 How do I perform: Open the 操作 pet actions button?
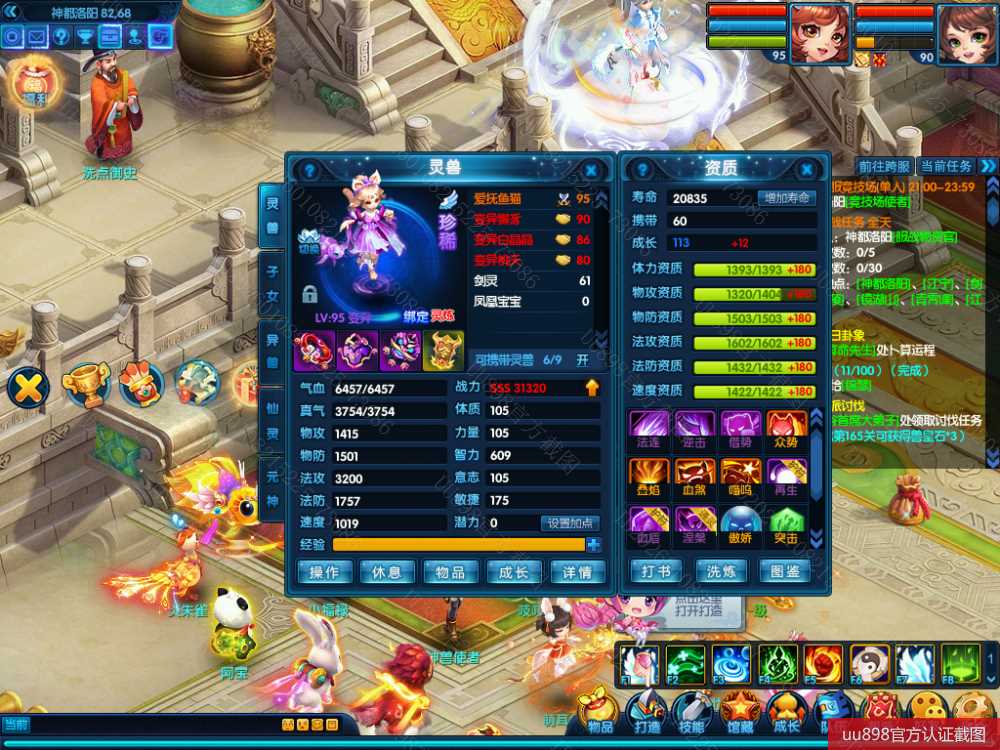(324, 572)
